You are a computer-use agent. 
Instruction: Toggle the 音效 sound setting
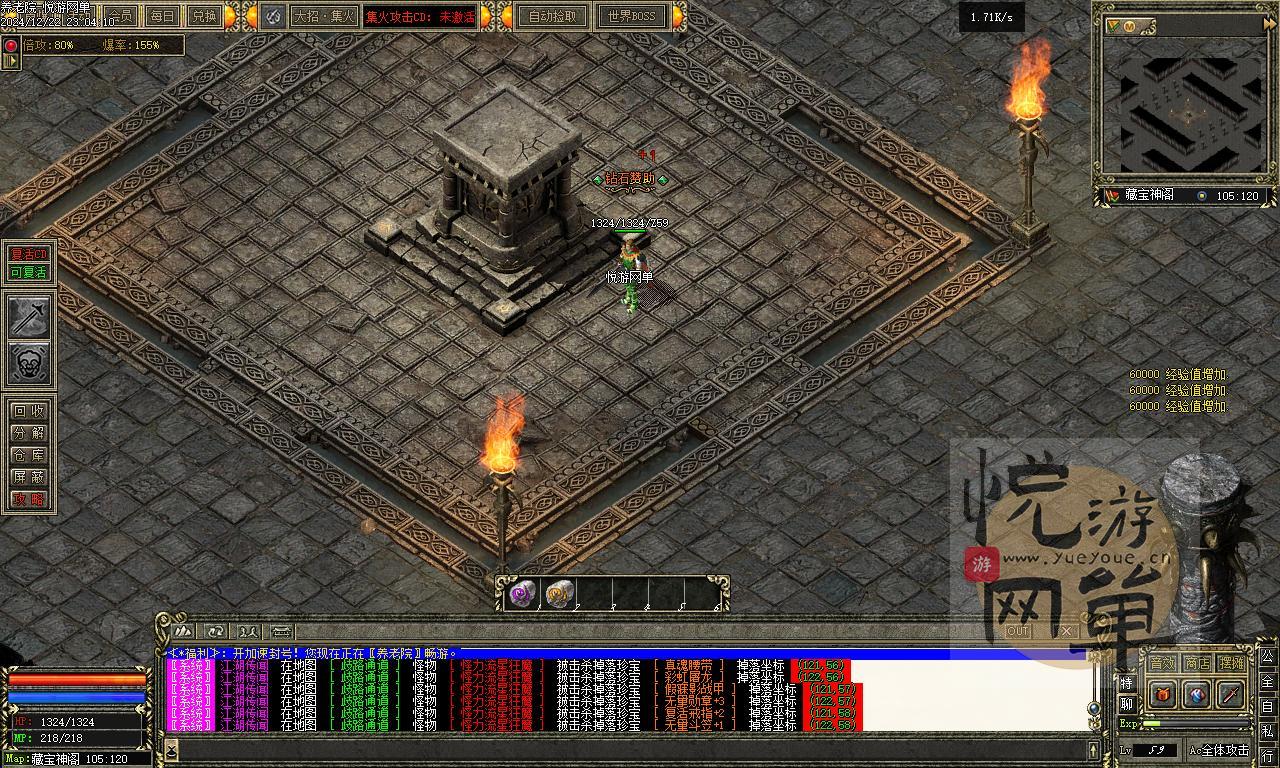1162,663
